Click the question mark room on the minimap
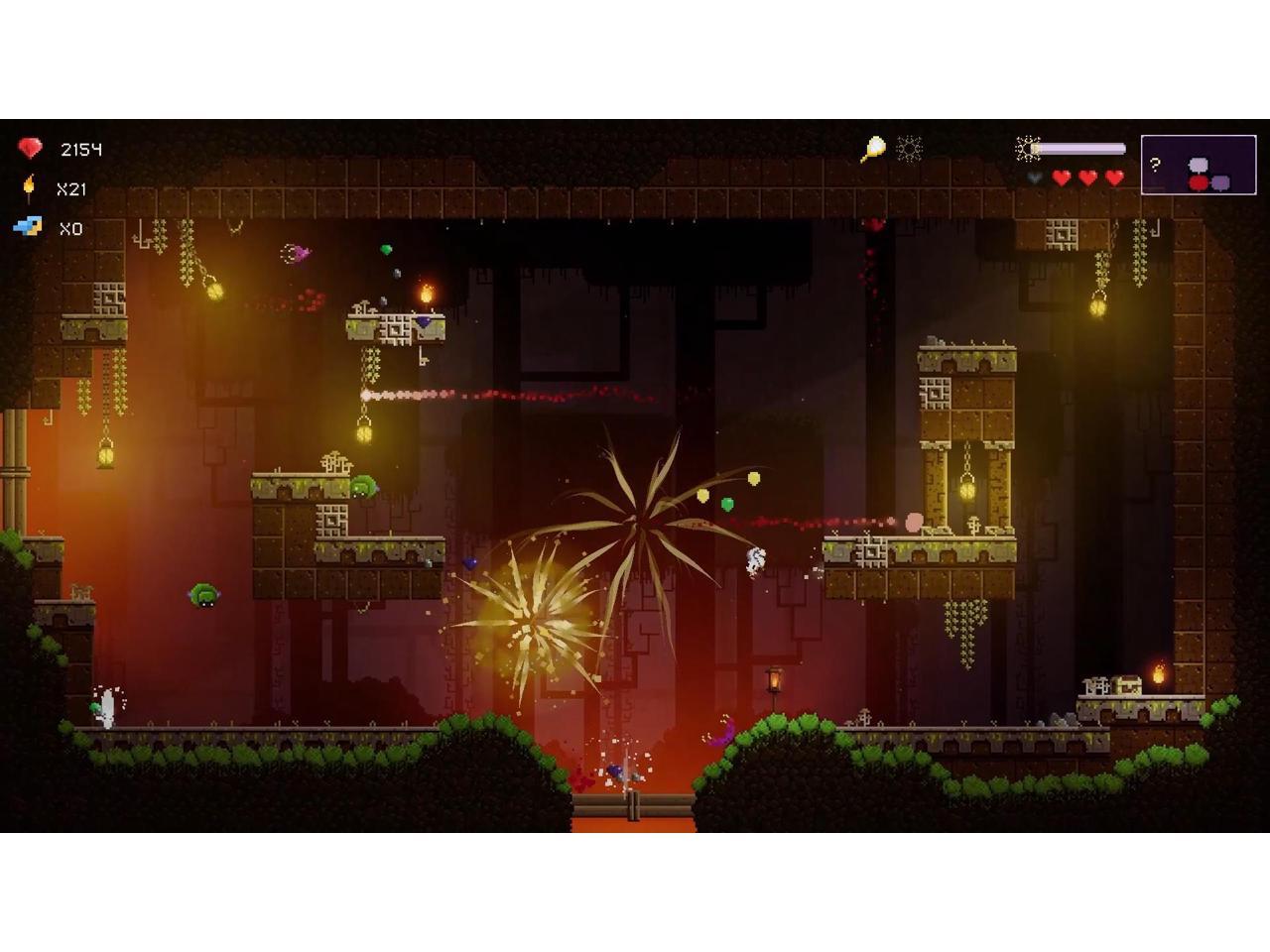 [1155, 165]
